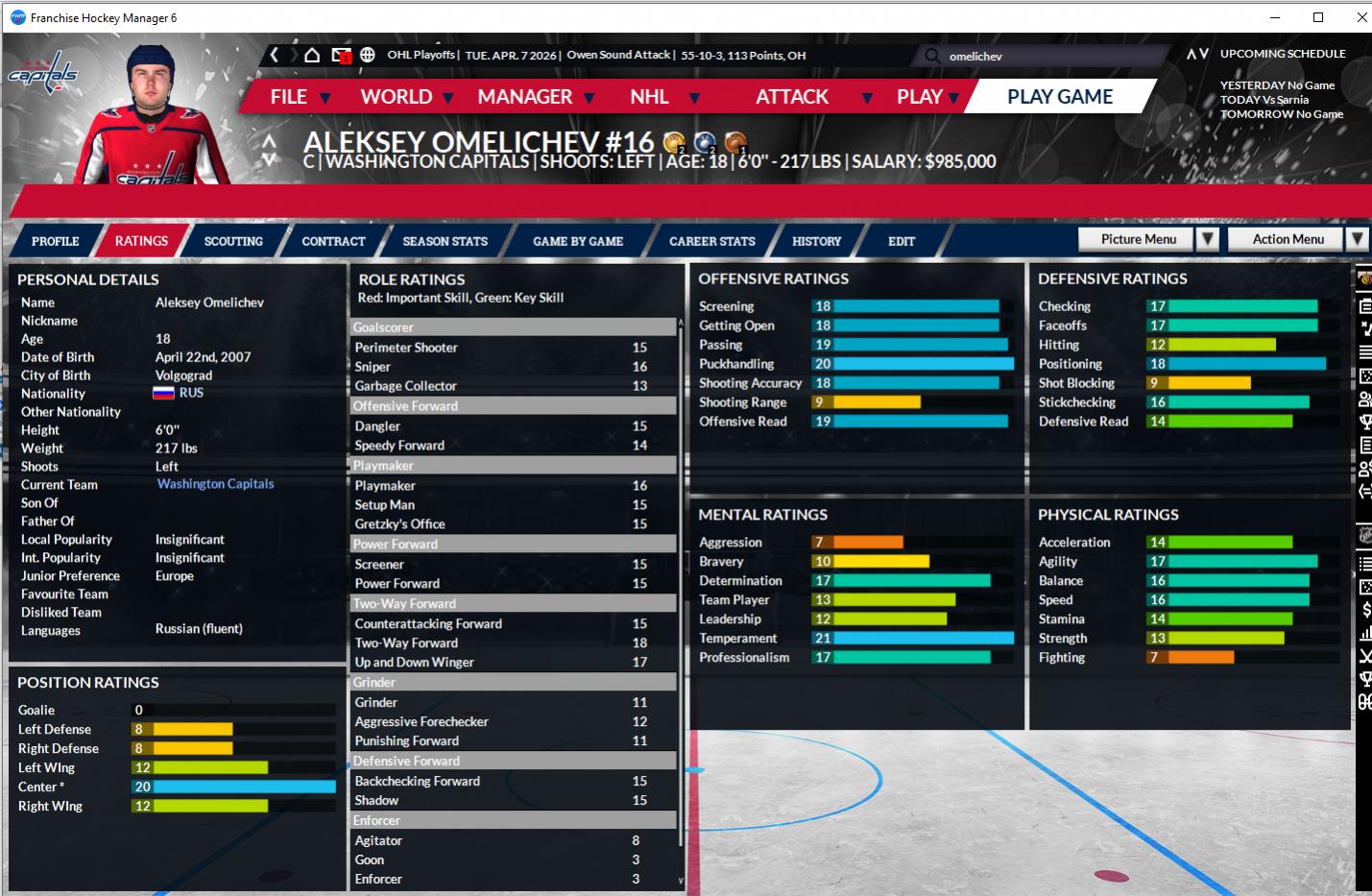Screen dimensions: 1372x896
Task: Switch to the HISTORY tab
Action: pyautogui.click(x=816, y=241)
